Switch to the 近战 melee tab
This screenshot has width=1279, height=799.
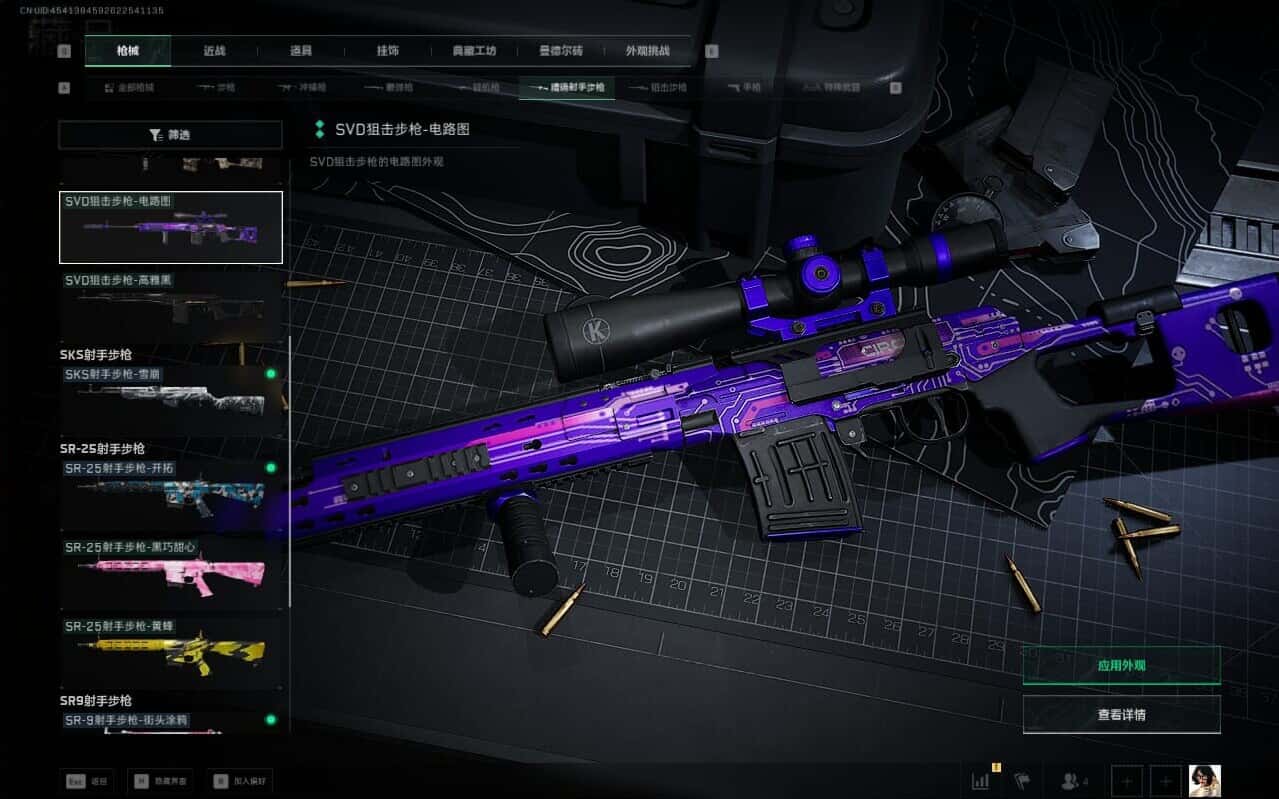(x=214, y=51)
